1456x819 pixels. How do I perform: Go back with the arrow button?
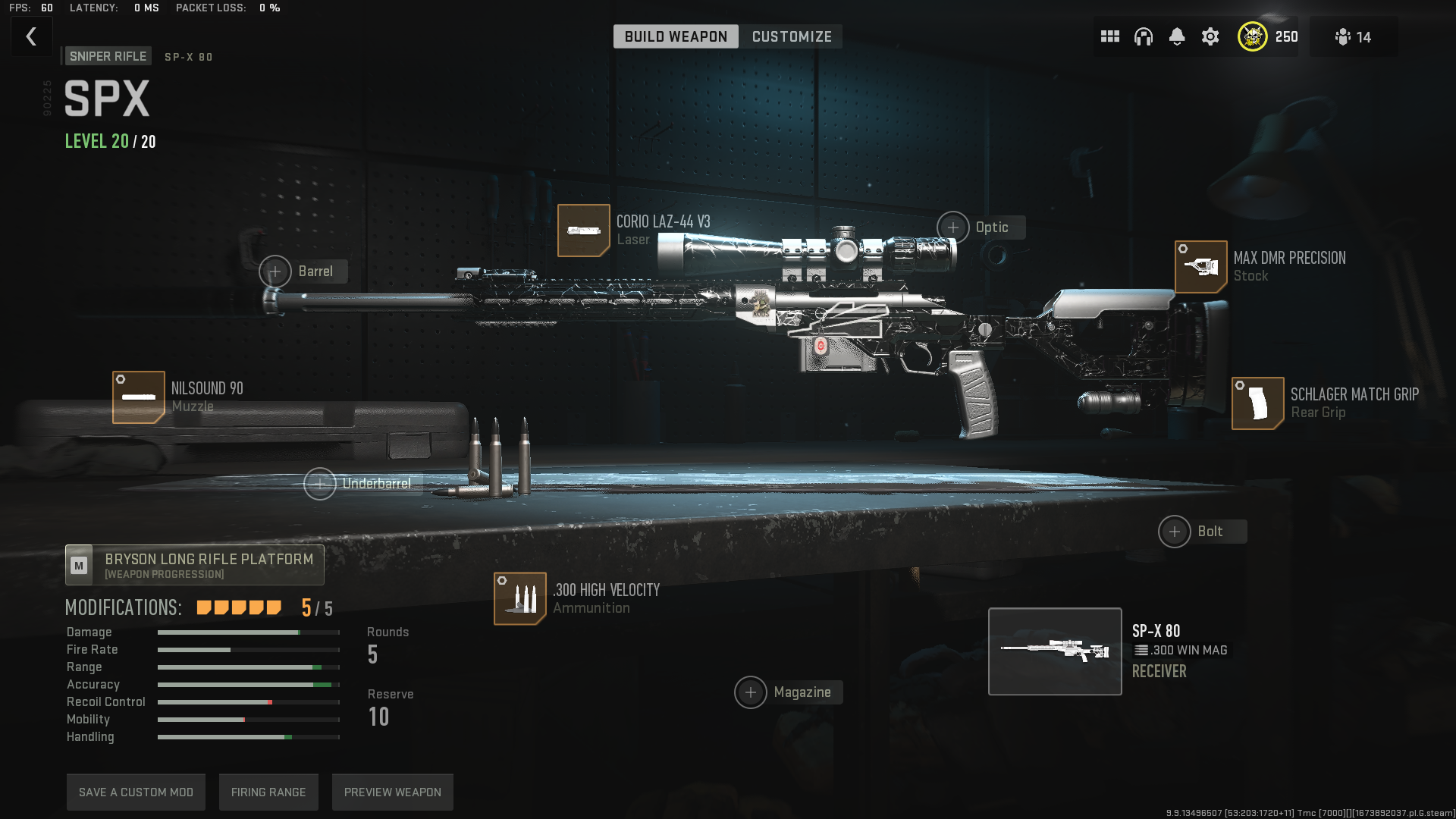coord(31,36)
